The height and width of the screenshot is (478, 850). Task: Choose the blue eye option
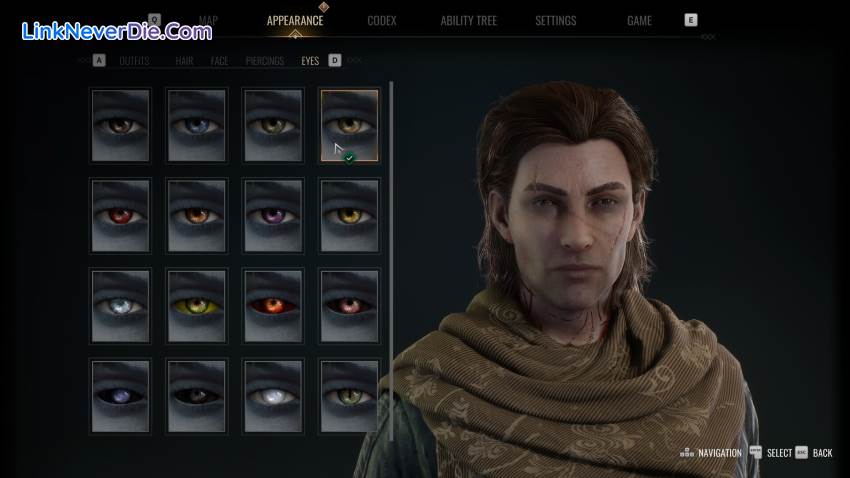(x=197, y=125)
